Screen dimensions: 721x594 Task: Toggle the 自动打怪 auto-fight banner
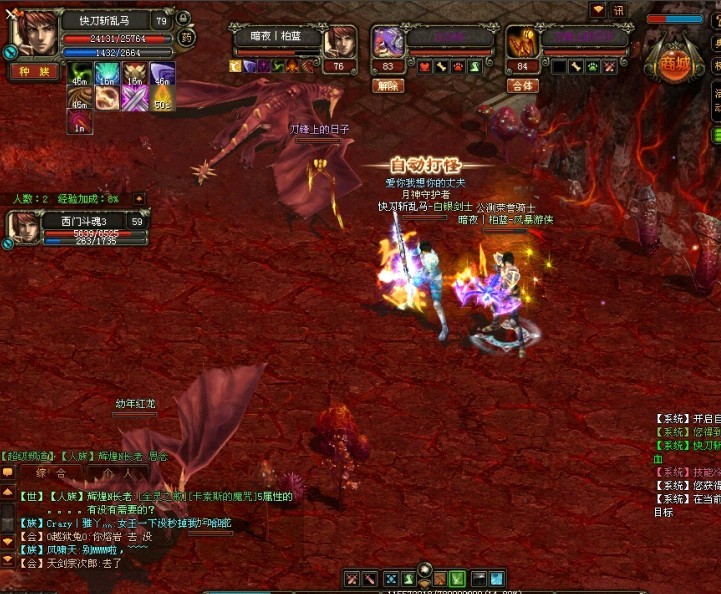click(427, 164)
